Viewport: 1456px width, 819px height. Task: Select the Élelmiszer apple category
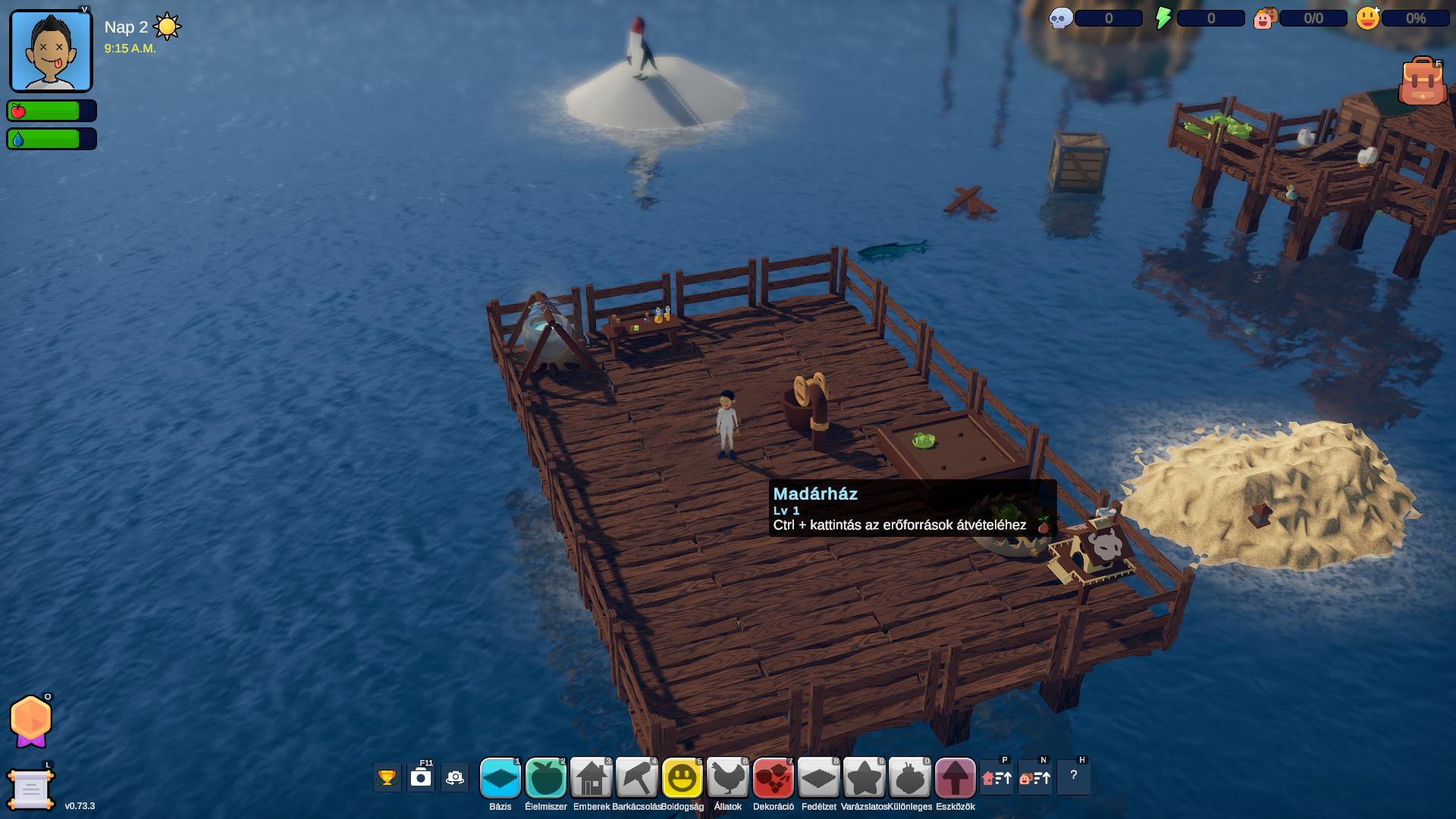[546, 778]
